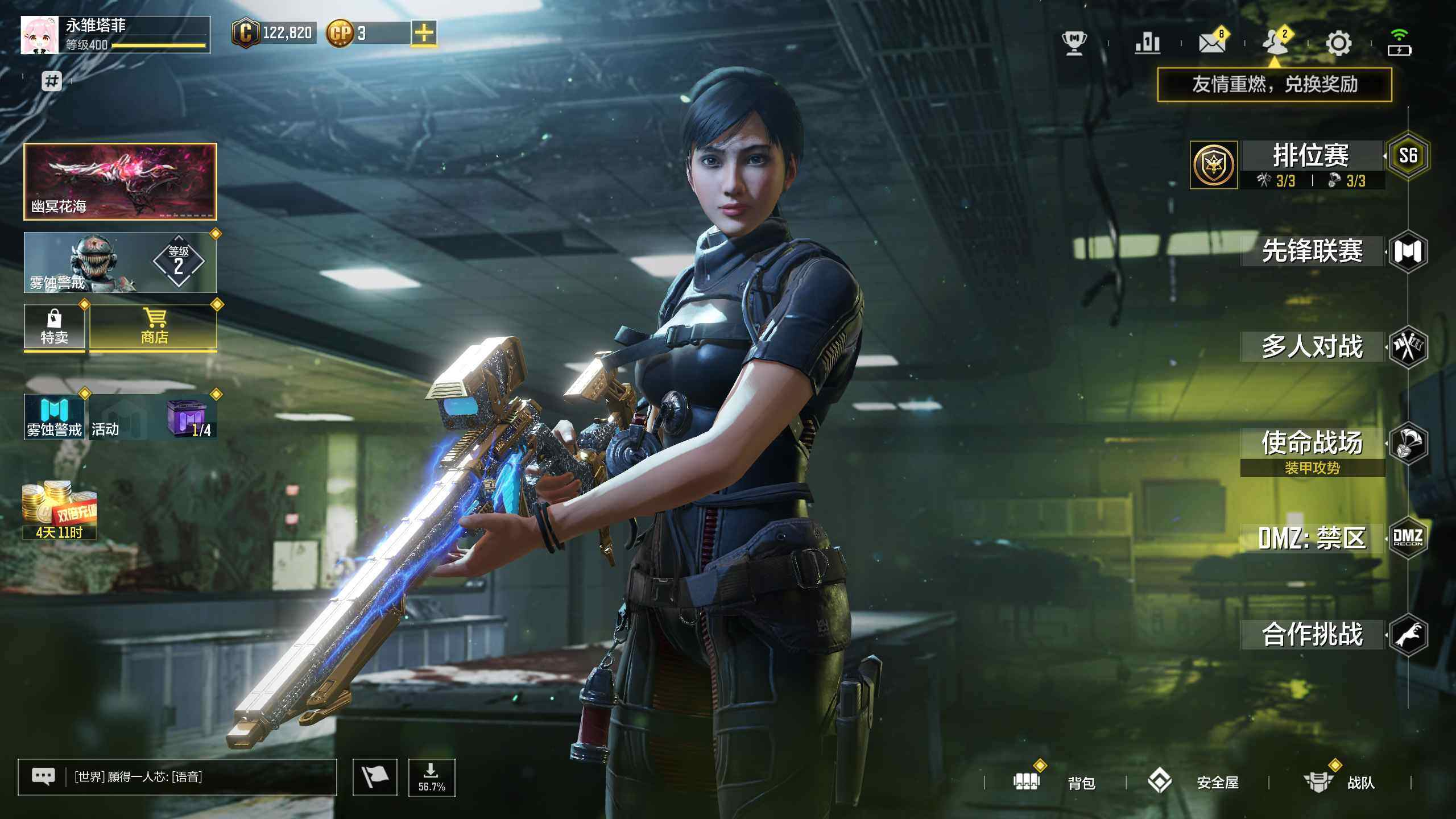This screenshot has height=819, width=1456.
Task: Enter the 安全屋 safehouse
Action: 1194,783
